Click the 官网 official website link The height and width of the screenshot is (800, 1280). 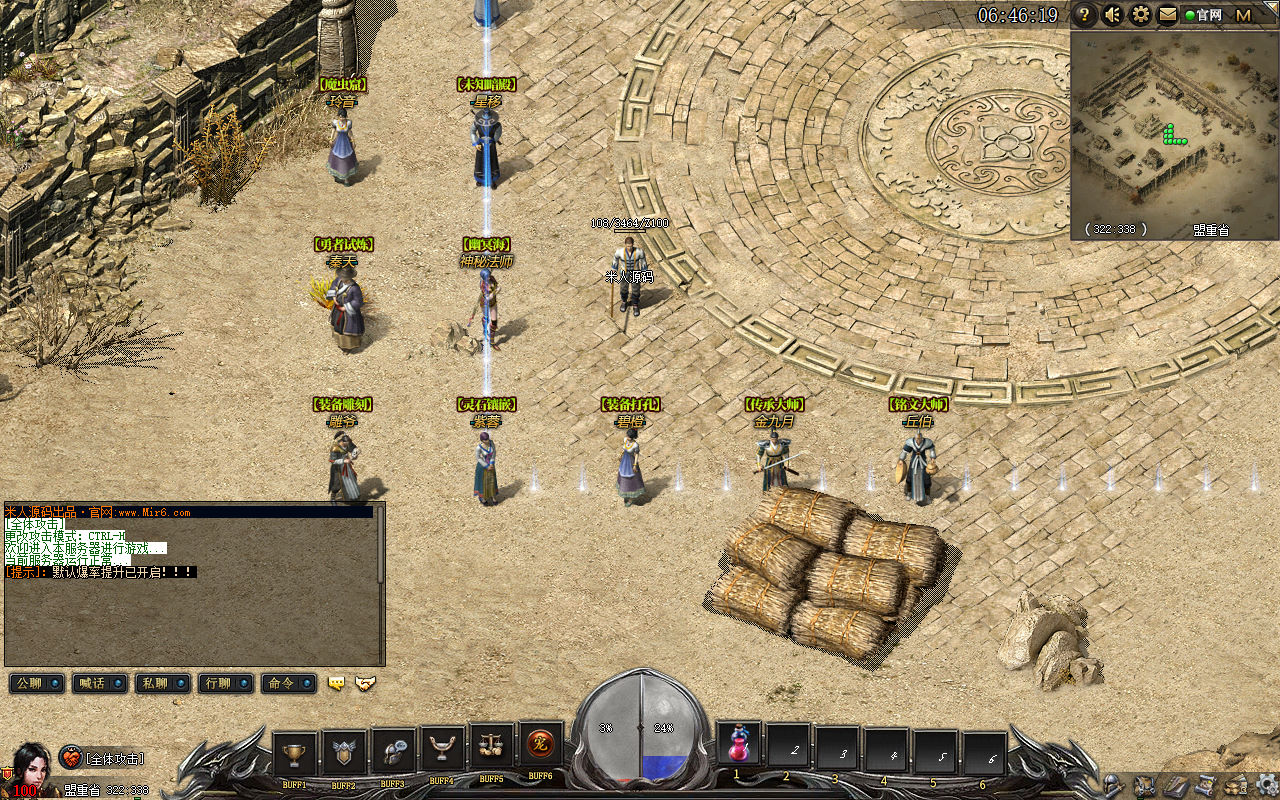(1204, 15)
